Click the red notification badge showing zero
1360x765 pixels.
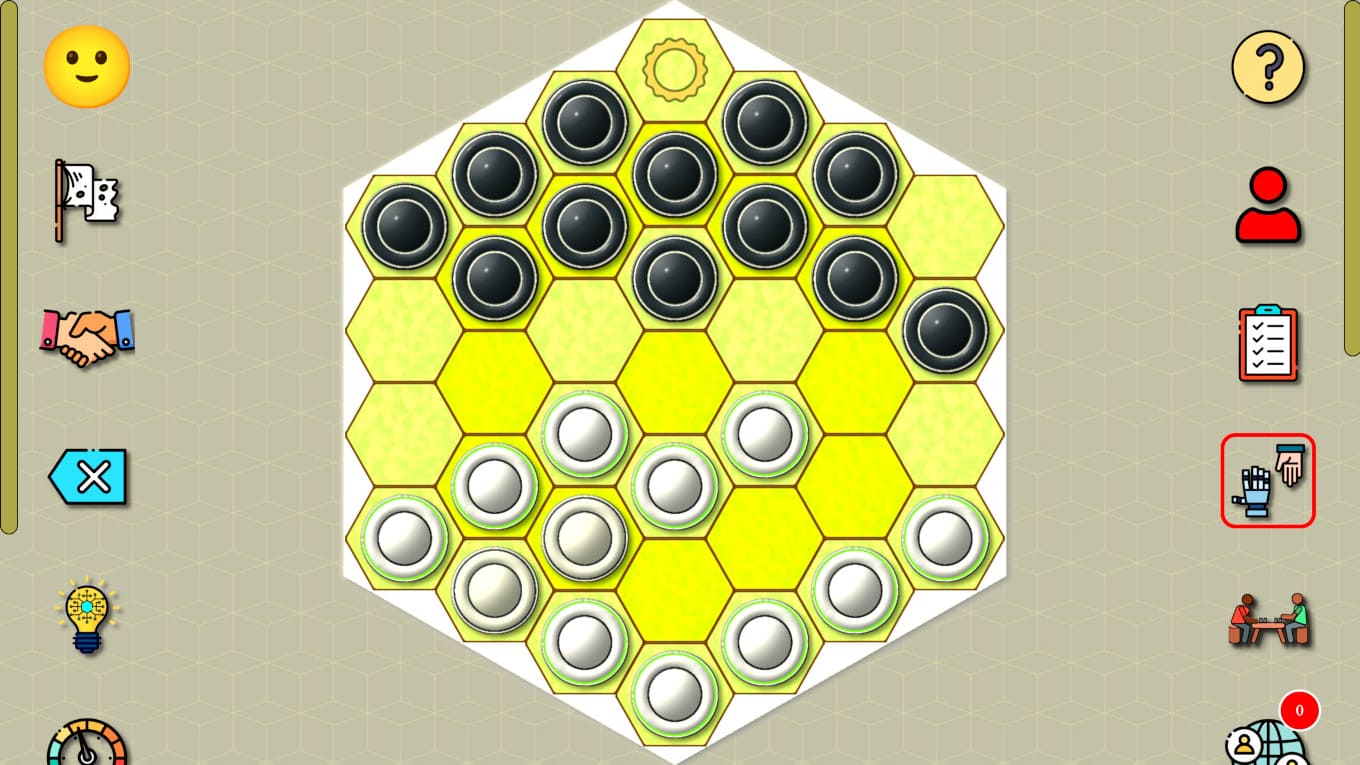(x=1299, y=711)
